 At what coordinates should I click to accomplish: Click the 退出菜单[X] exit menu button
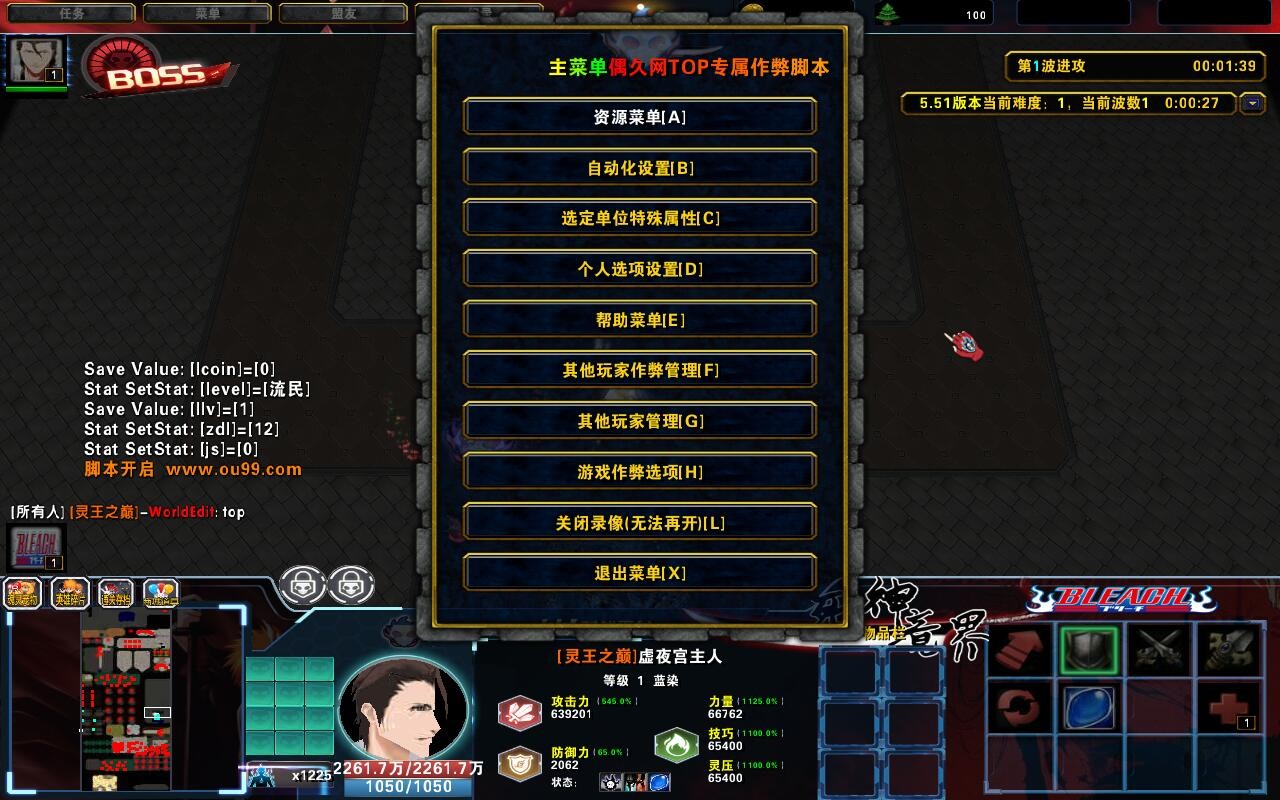(x=639, y=572)
